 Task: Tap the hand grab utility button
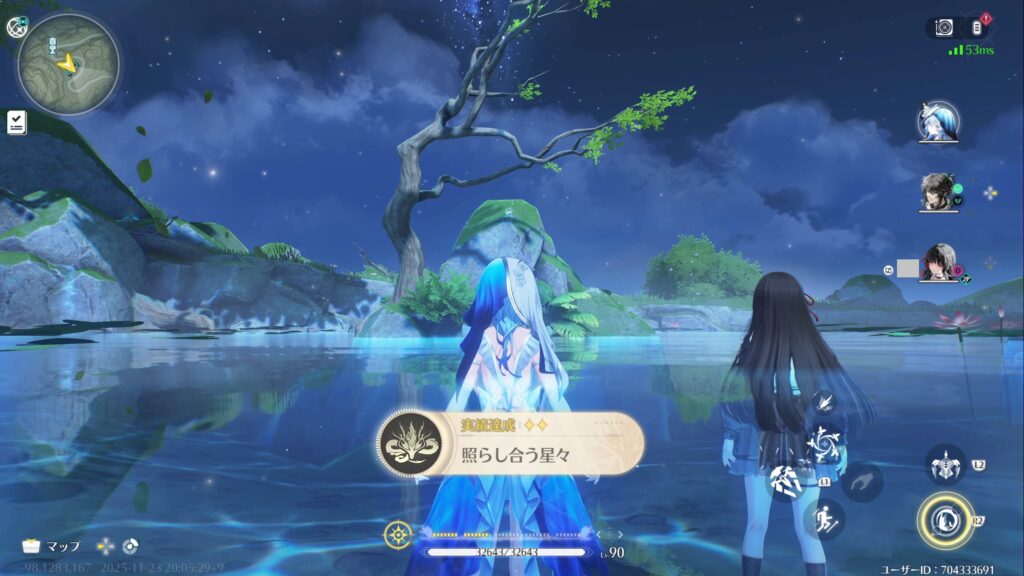860,482
